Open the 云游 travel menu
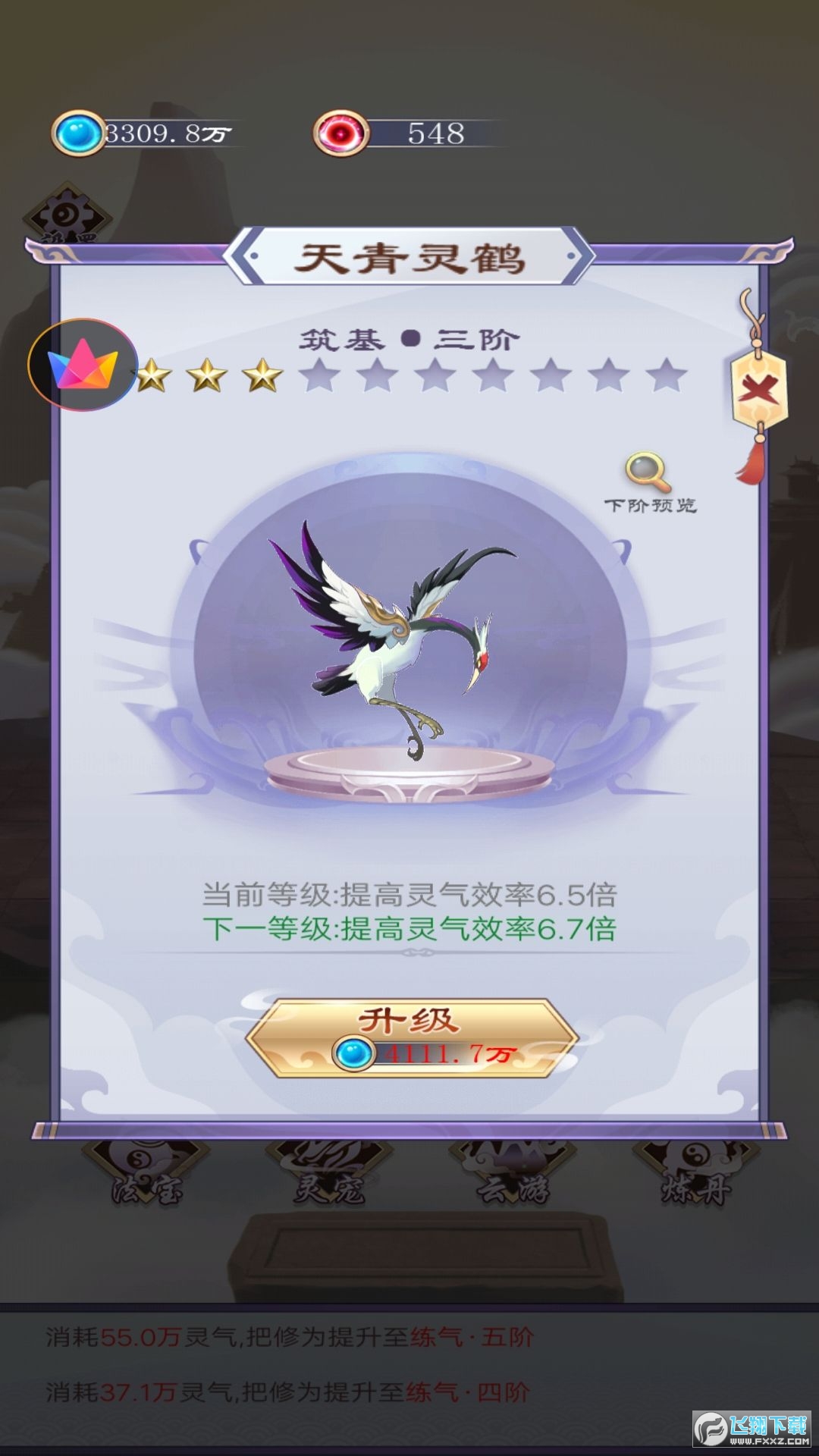 tap(513, 1173)
